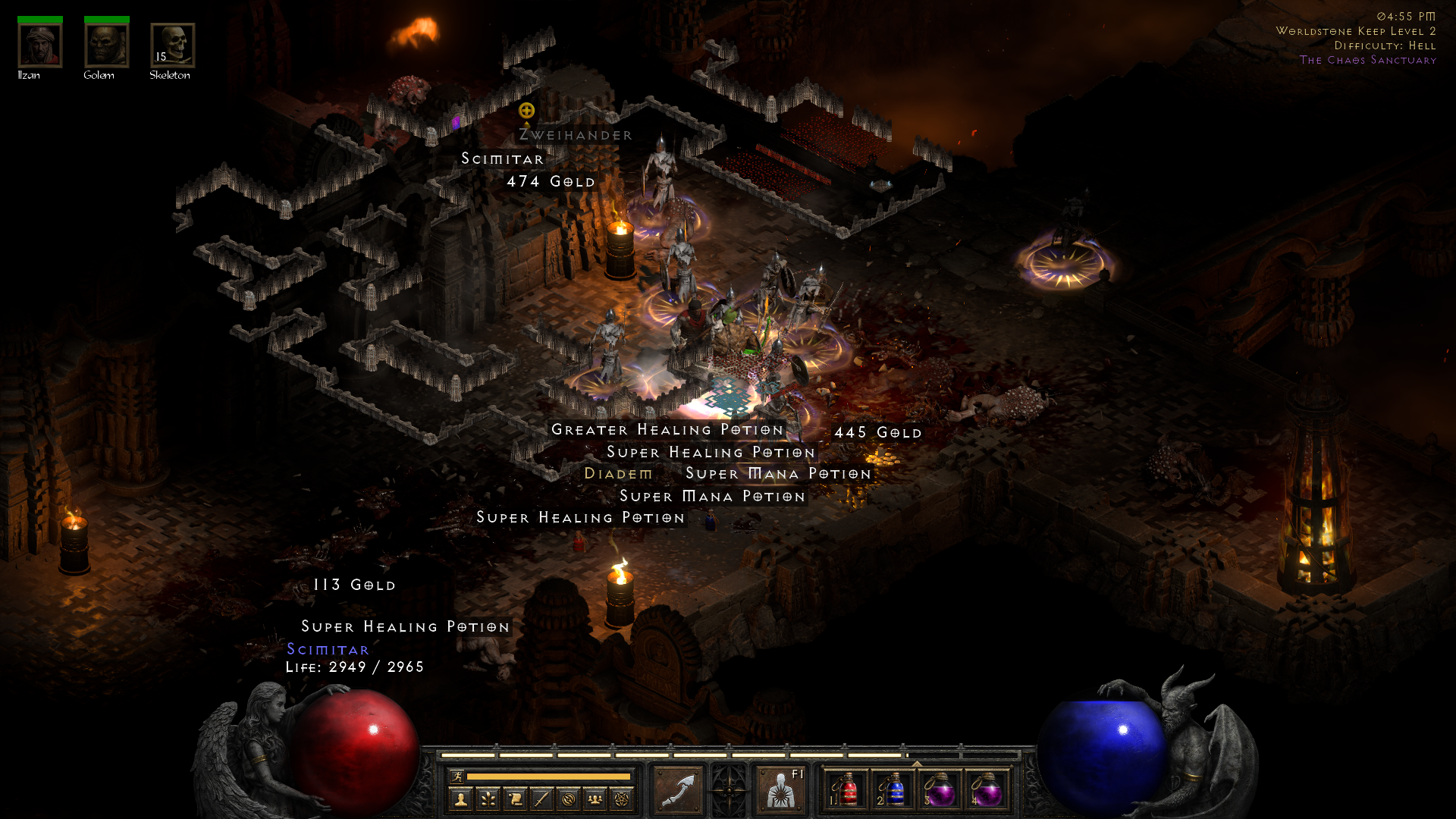Screen dimensions: 1456x819
Task: Open the game menu pentagram icon
Action: click(x=622, y=799)
